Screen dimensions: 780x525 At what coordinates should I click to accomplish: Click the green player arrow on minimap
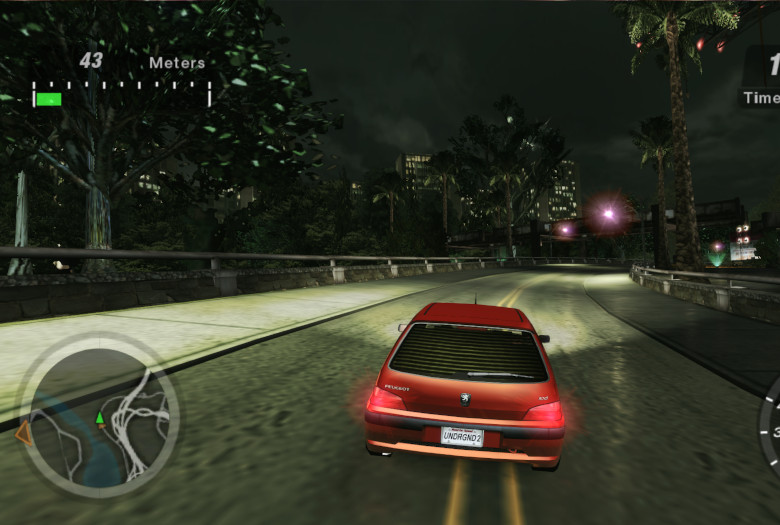(x=100, y=417)
